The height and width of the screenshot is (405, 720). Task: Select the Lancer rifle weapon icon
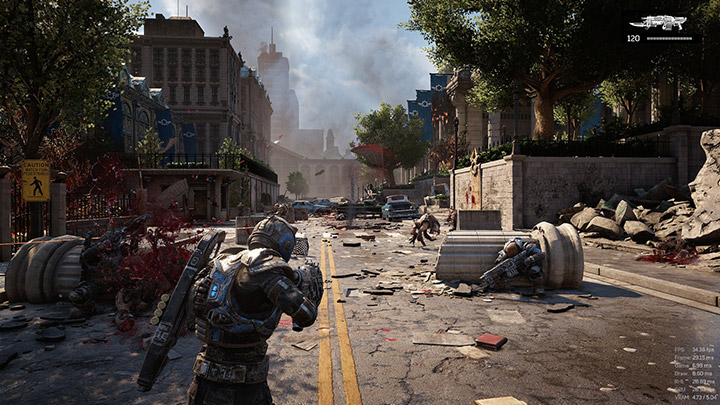tap(665, 22)
